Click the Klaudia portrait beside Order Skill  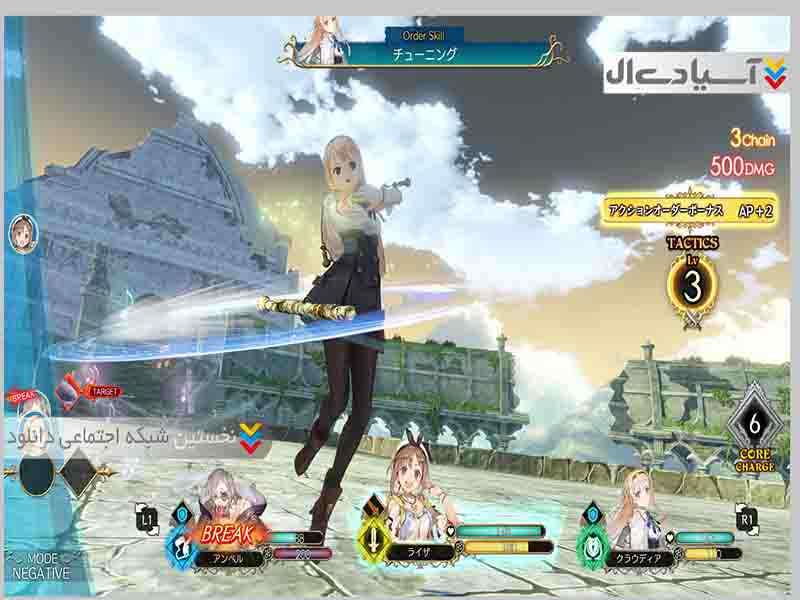(x=329, y=36)
